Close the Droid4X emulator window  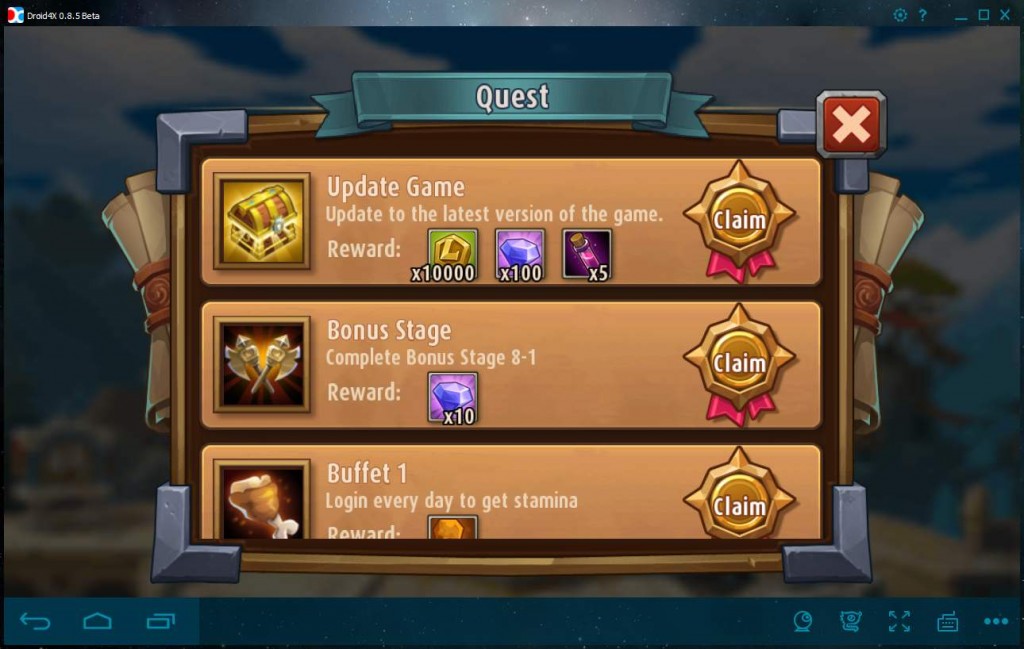coord(1005,15)
